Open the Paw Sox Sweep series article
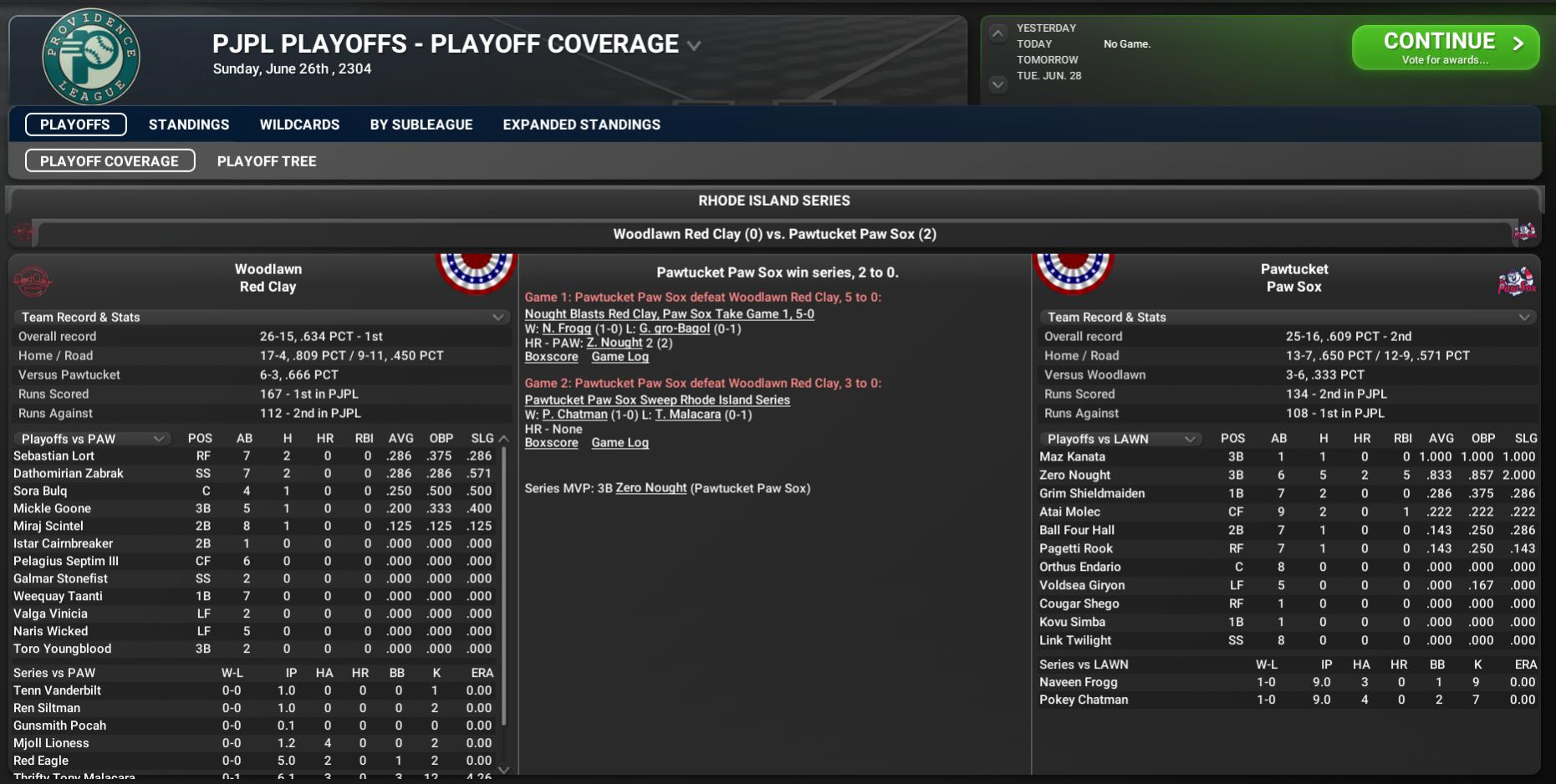Viewport: 1556px width, 784px height. click(657, 400)
